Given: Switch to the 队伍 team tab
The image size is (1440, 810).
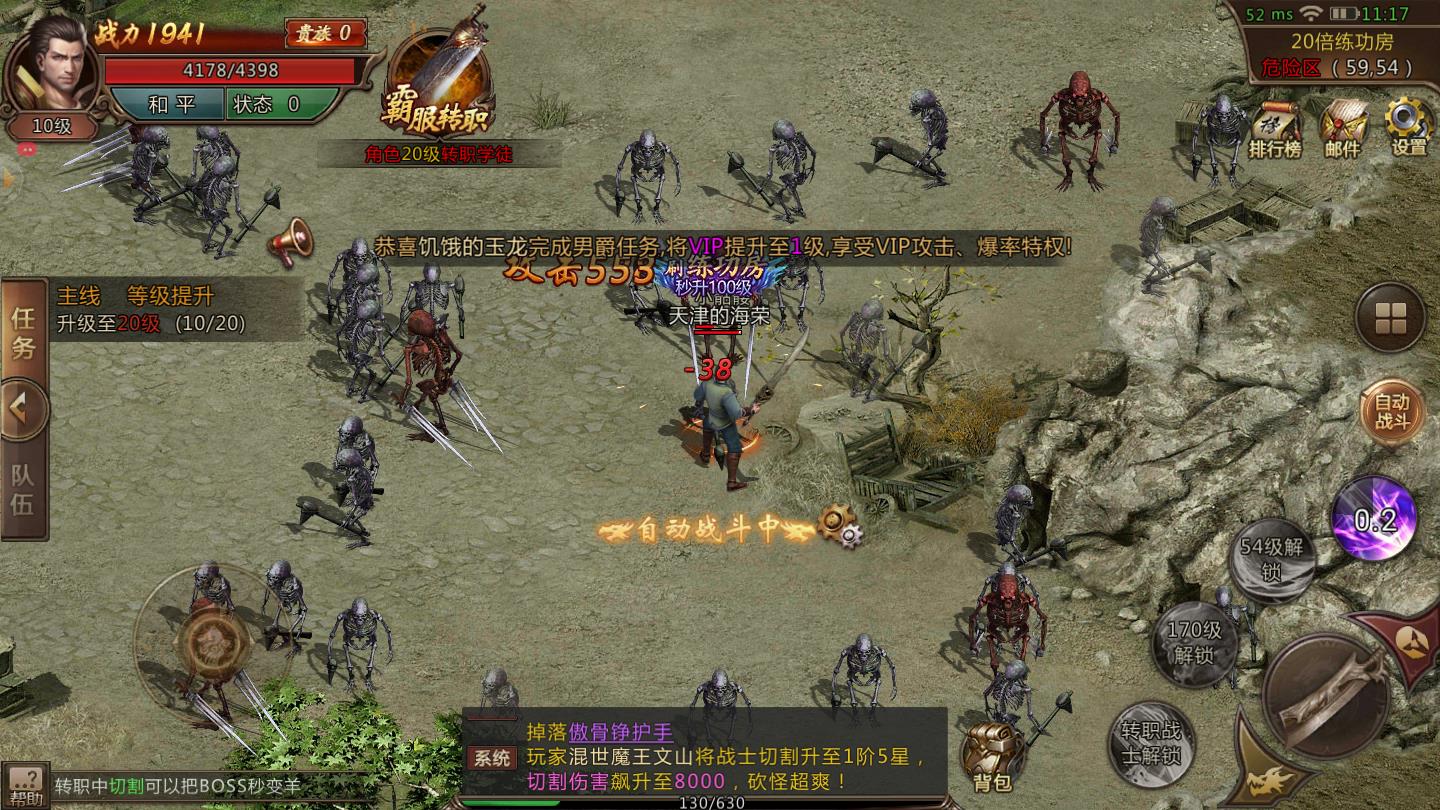Looking at the screenshot, I should [22, 485].
